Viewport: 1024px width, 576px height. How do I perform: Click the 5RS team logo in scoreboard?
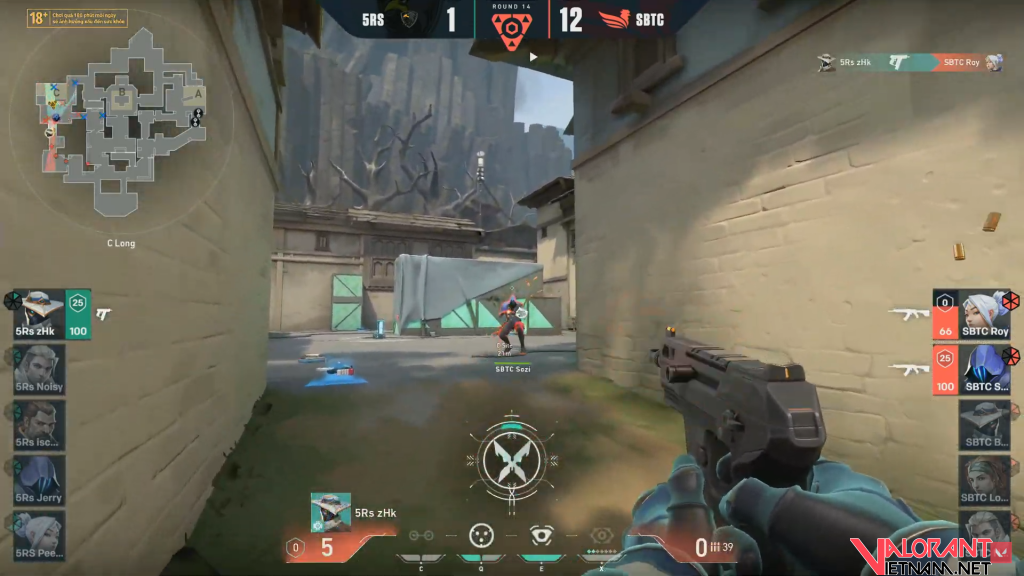(408, 19)
